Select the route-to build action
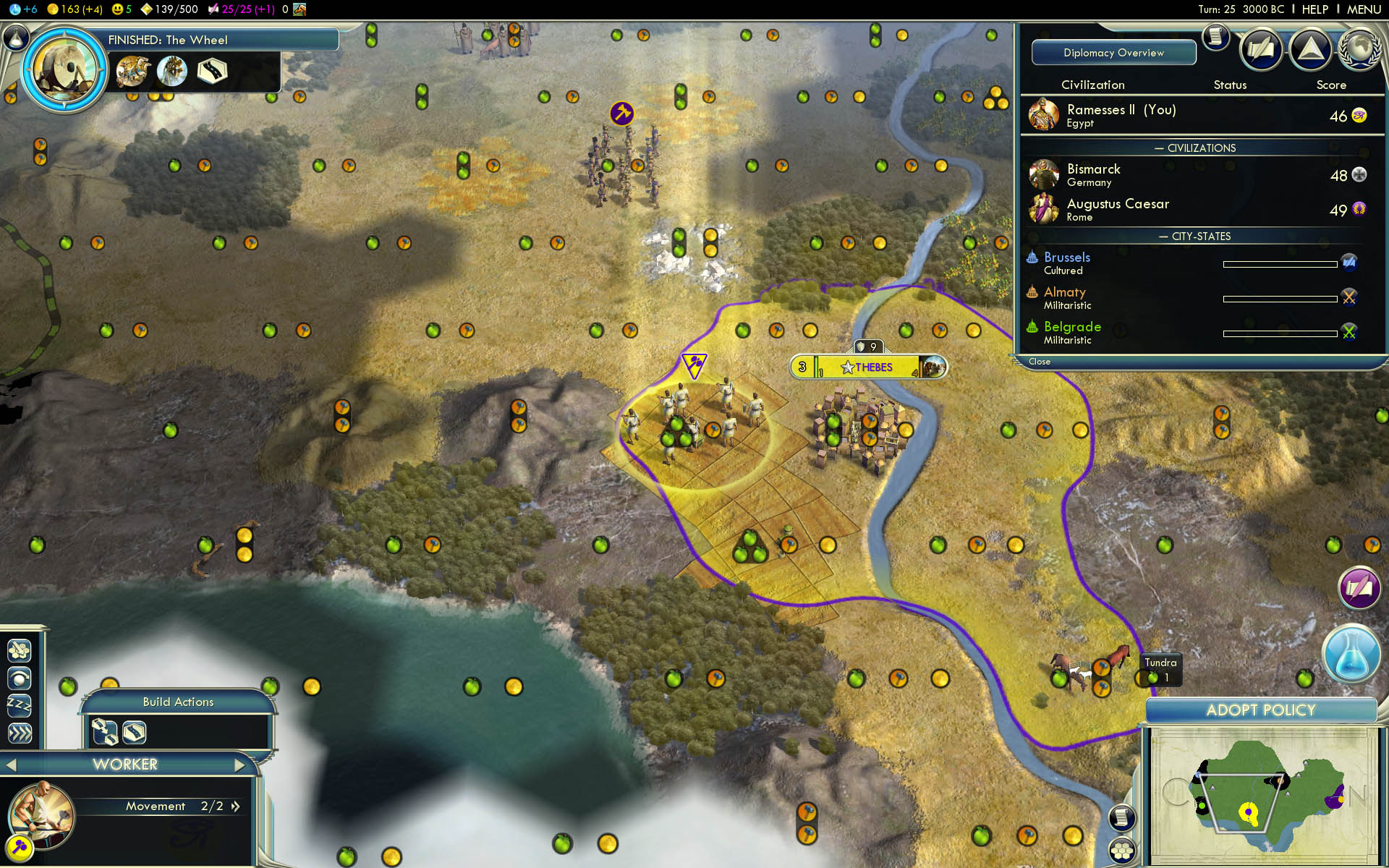 (105, 732)
